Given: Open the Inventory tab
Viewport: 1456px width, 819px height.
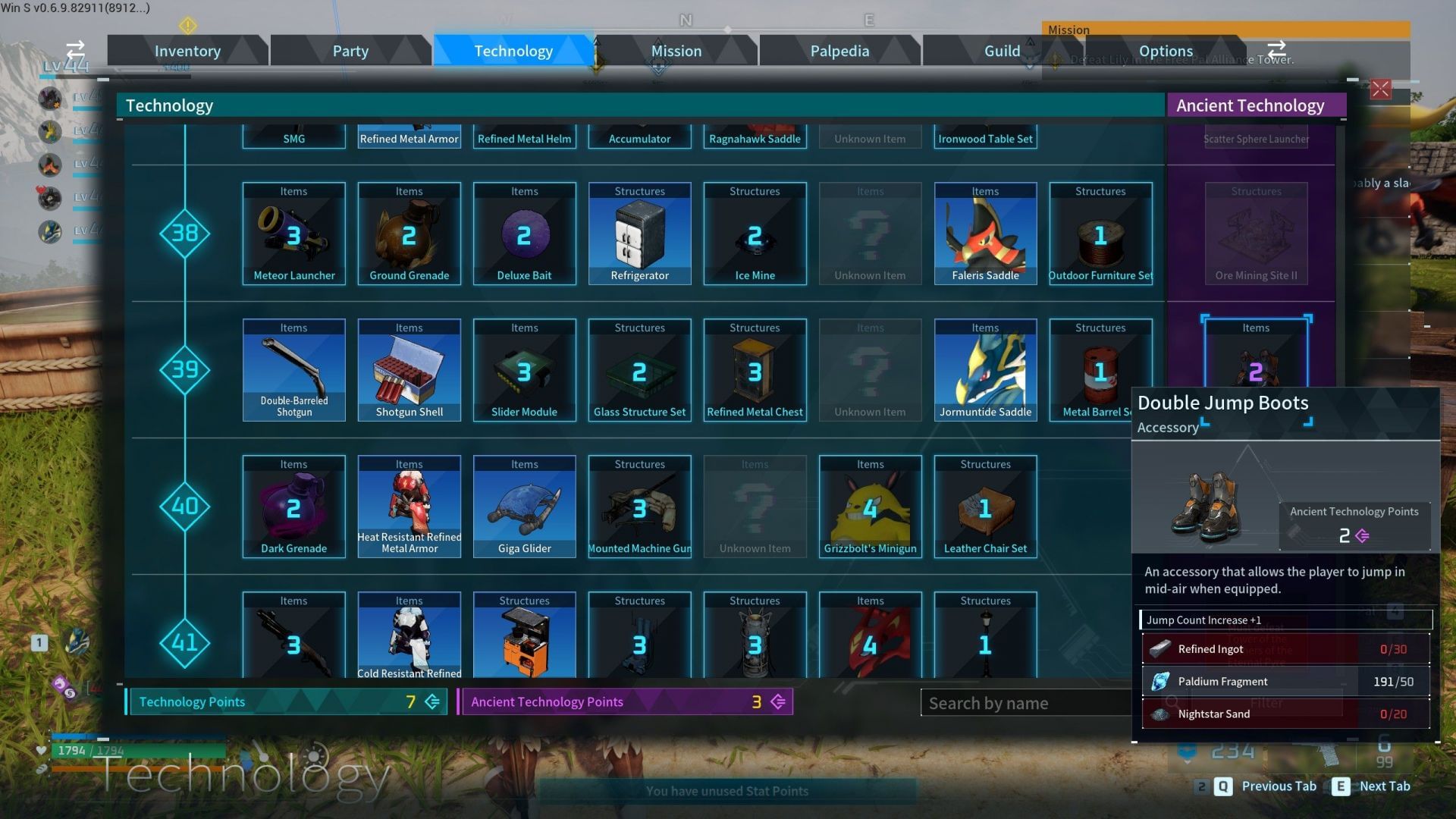Looking at the screenshot, I should tap(187, 50).
